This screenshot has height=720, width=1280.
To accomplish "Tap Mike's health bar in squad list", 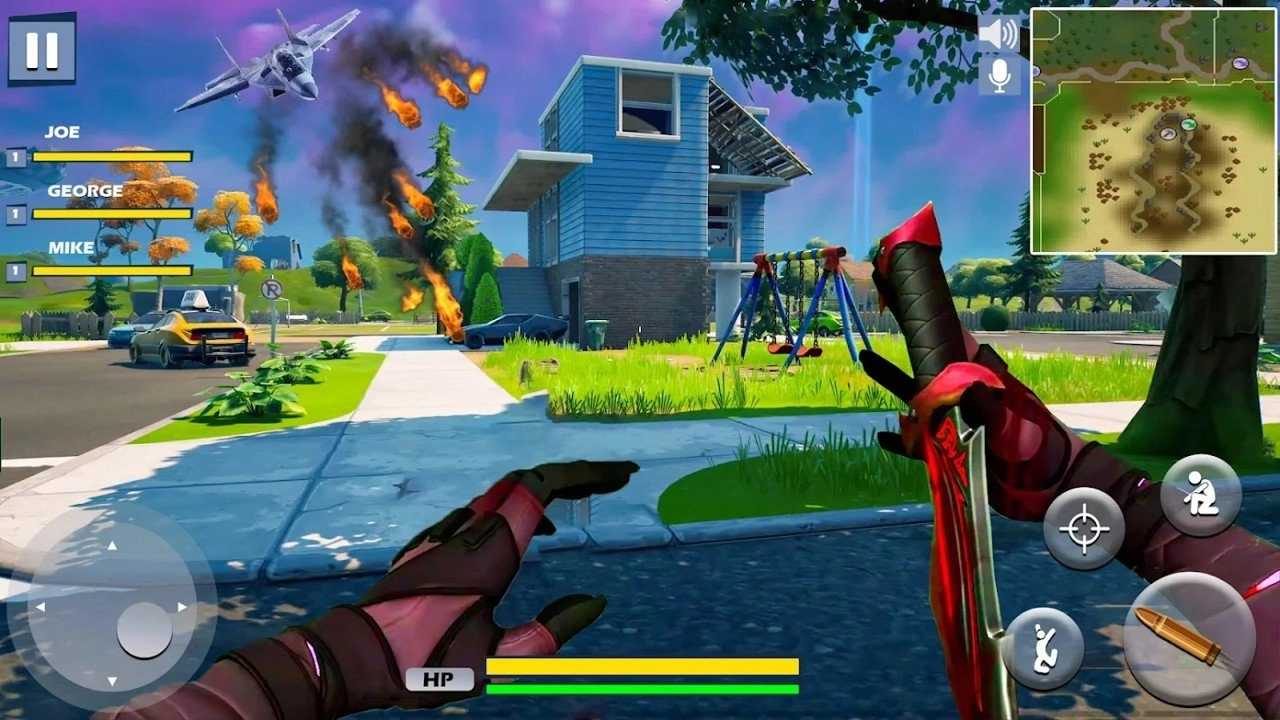I will tap(110, 270).
